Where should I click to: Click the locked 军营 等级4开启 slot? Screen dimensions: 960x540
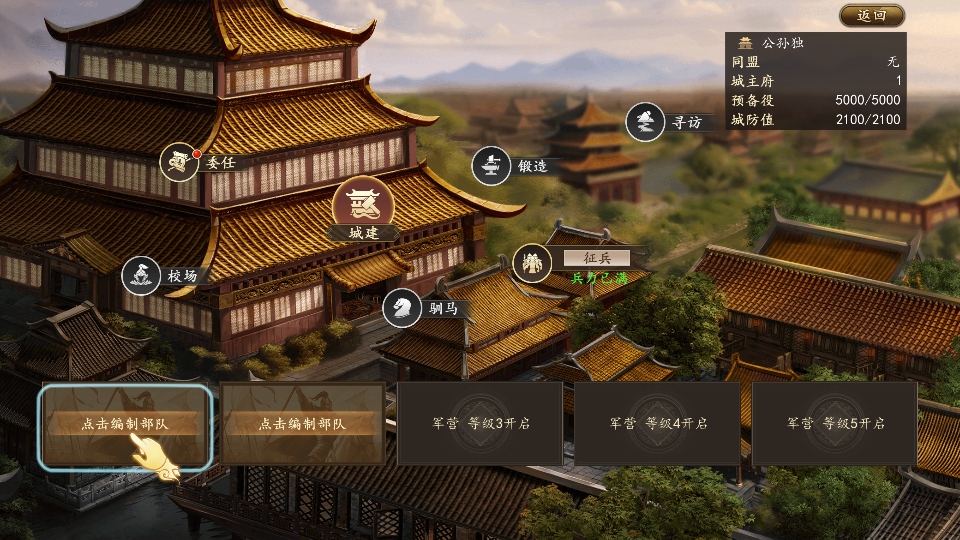(x=657, y=424)
